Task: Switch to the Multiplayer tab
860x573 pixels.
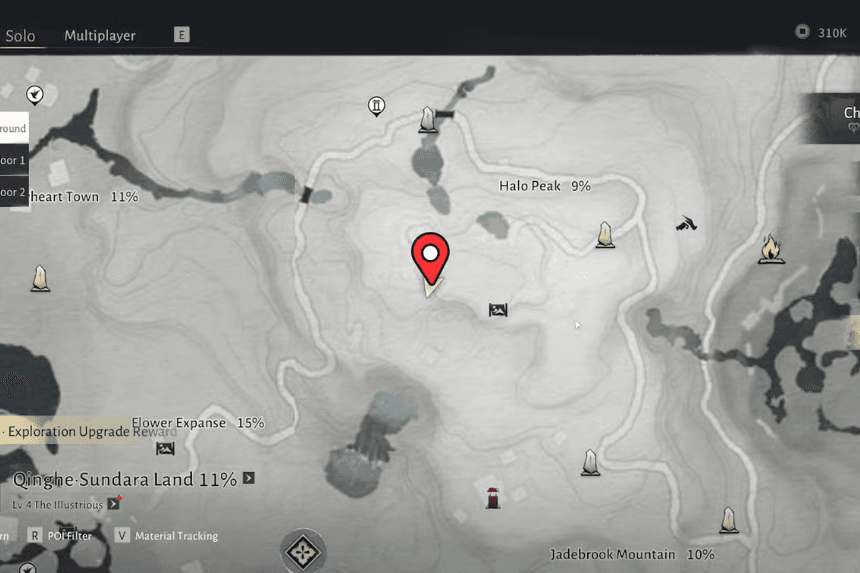Action: pyautogui.click(x=100, y=36)
